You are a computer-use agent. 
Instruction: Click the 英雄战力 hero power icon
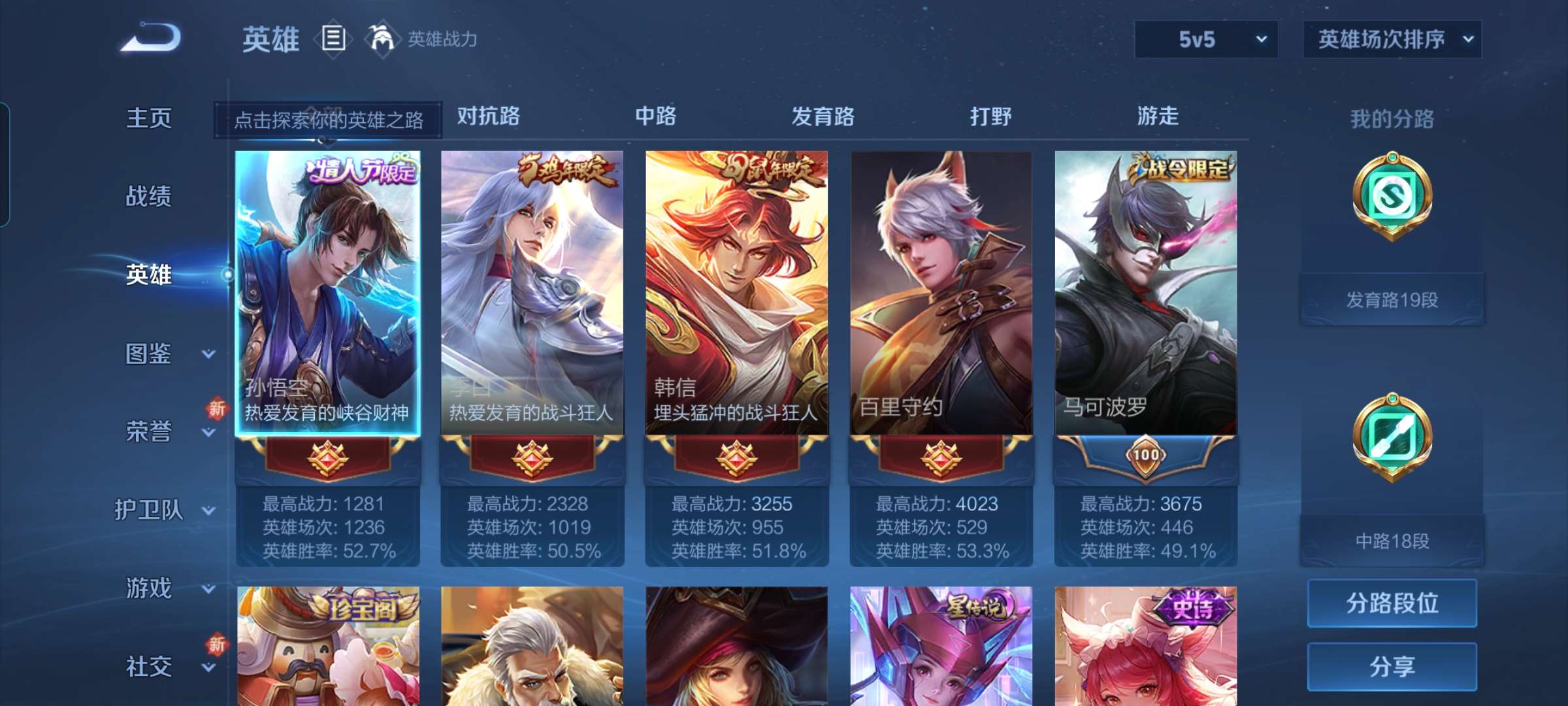pos(382,39)
